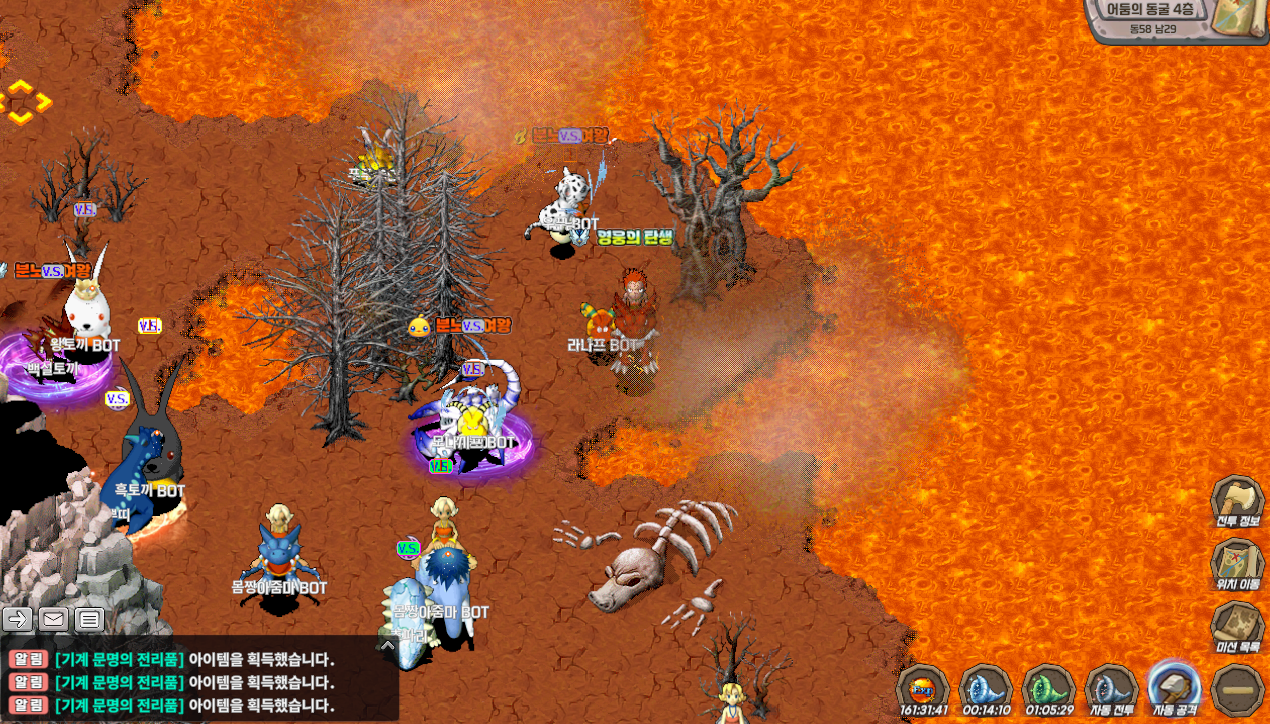Screen dimensions: 1270x724
Task: Open the mailbox envelope button
Action: pos(54,619)
